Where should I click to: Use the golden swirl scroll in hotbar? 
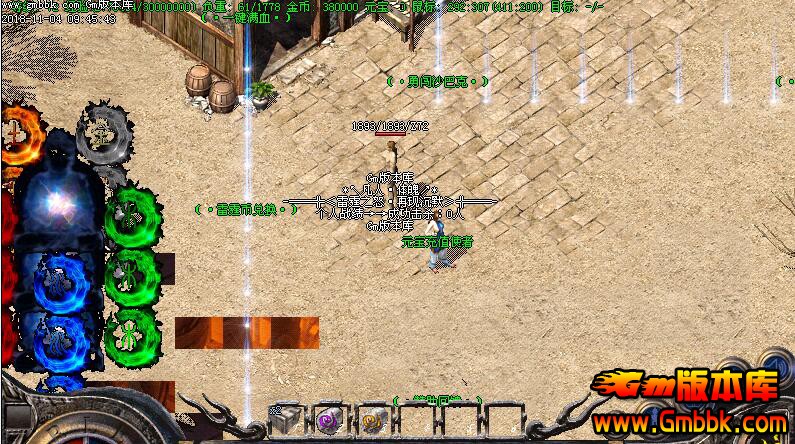click(x=372, y=421)
